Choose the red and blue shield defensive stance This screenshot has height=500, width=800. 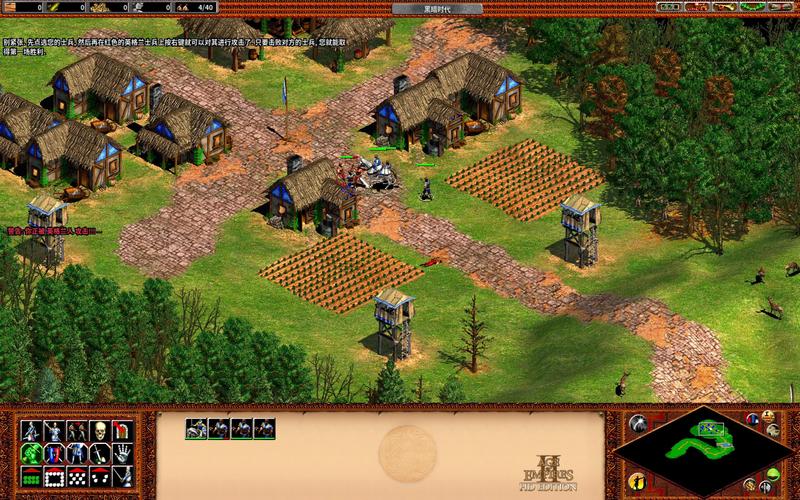[x=54, y=453]
